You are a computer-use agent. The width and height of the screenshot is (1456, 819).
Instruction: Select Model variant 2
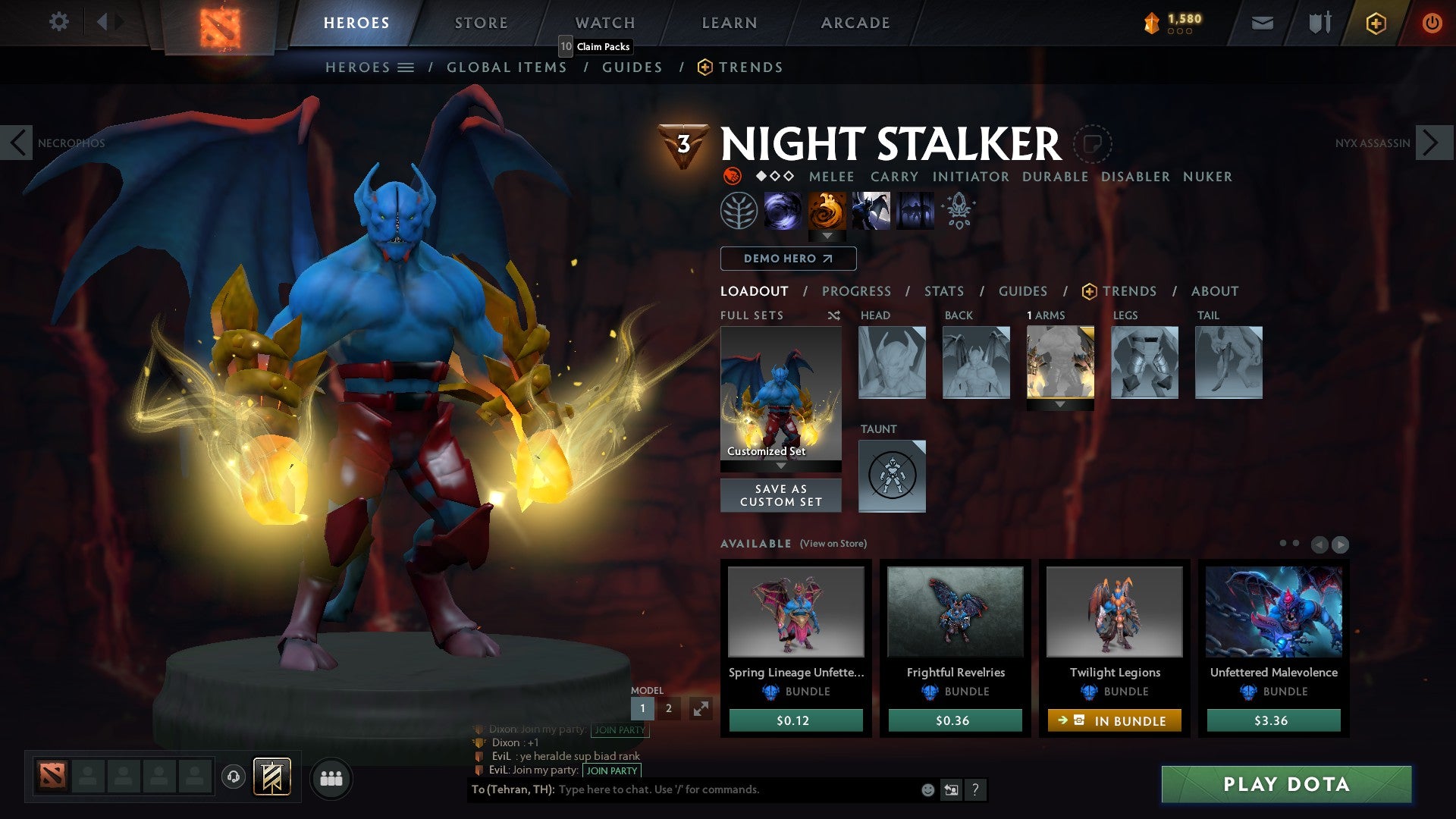coord(668,708)
